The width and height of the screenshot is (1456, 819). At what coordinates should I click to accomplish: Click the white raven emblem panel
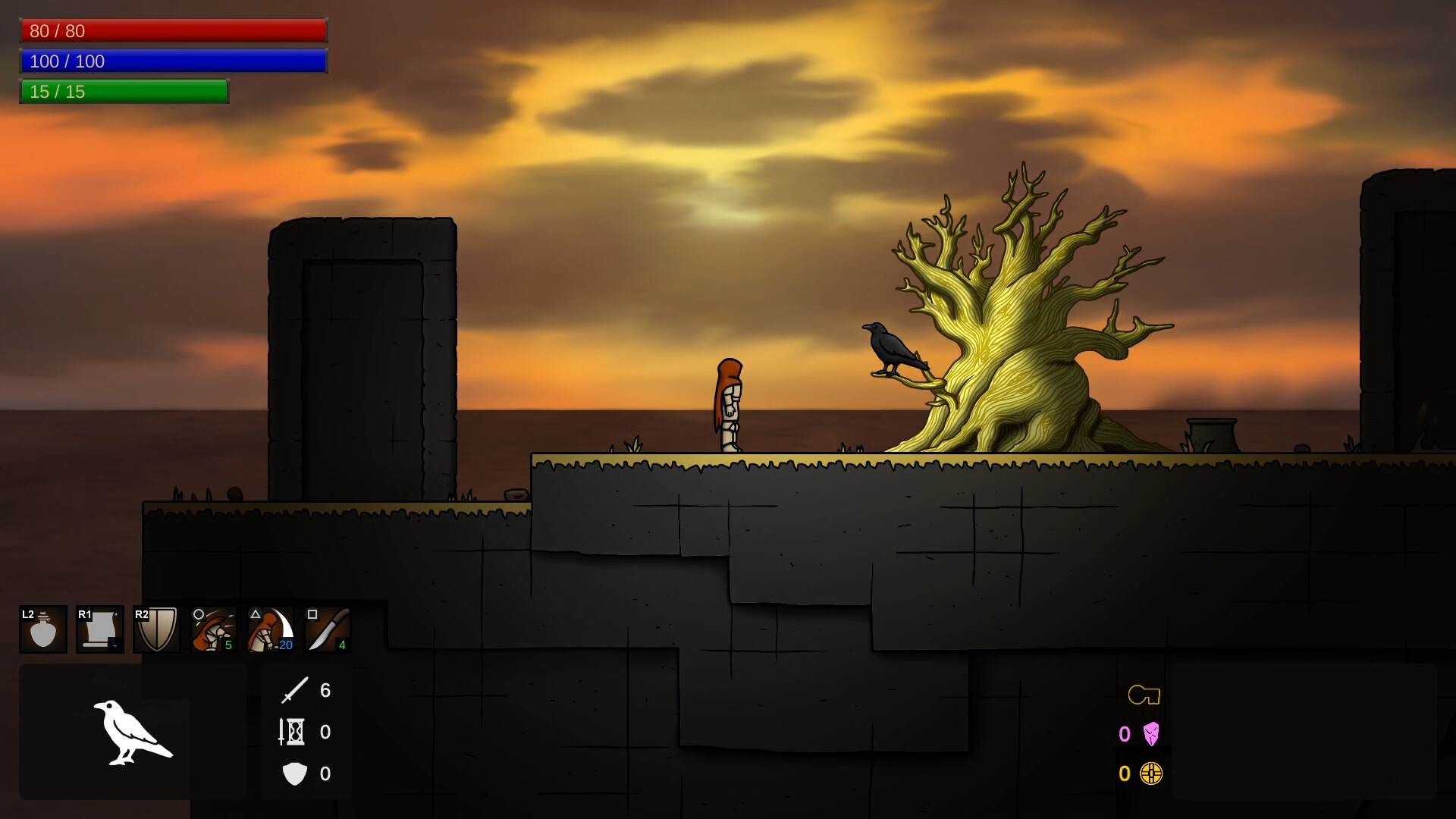tap(133, 733)
